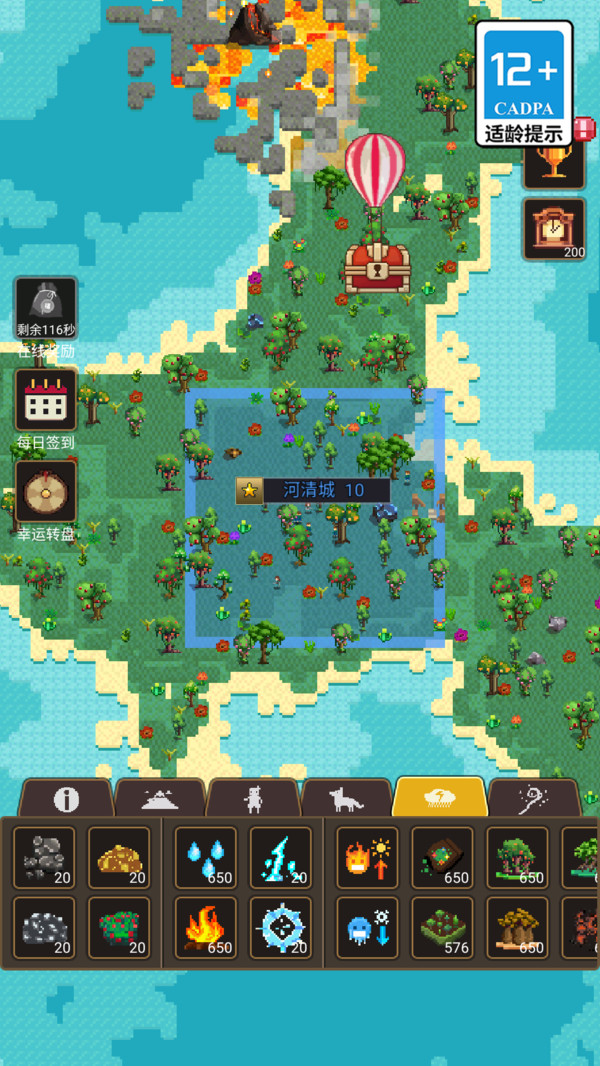
Task: Select the rain water drops power
Action: tap(206, 857)
